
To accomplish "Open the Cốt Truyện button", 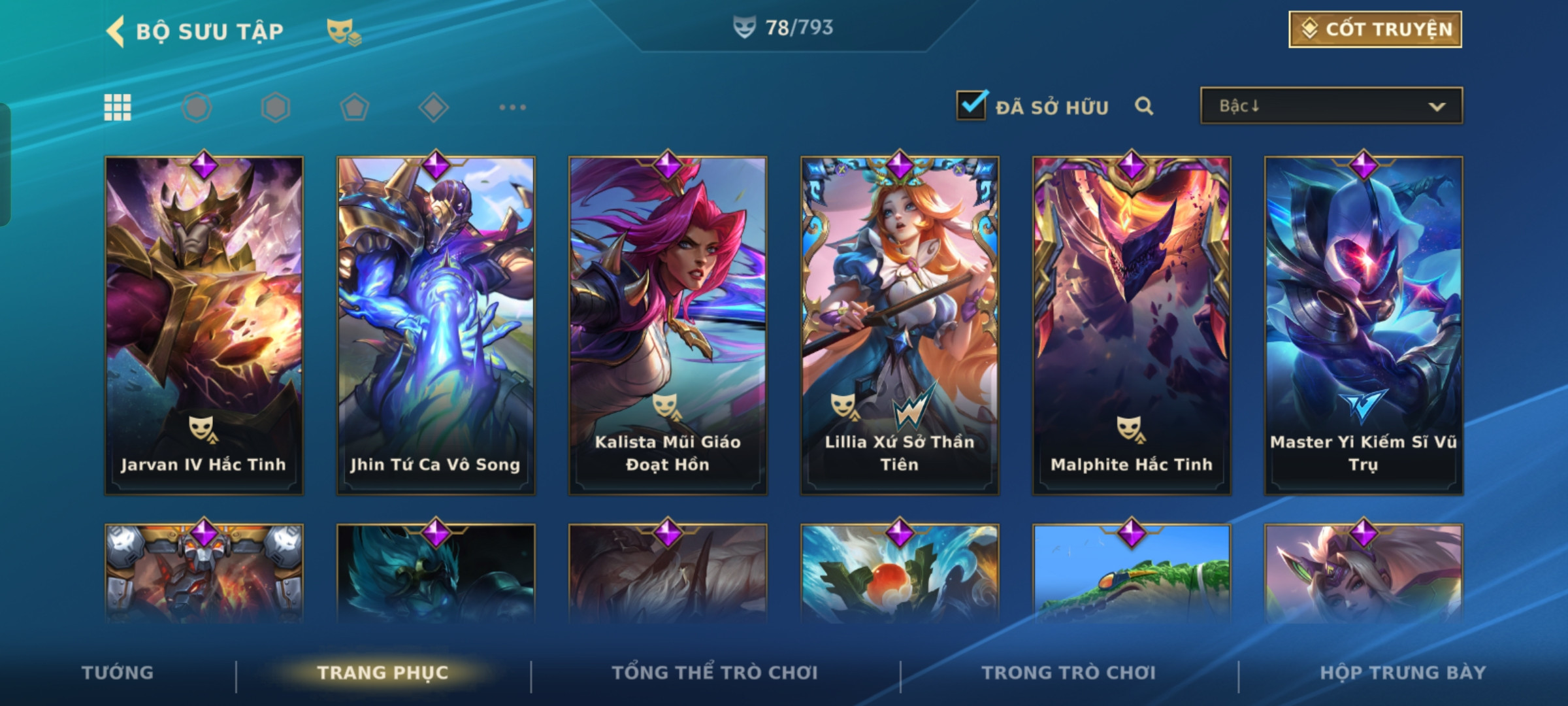I will [x=1375, y=29].
